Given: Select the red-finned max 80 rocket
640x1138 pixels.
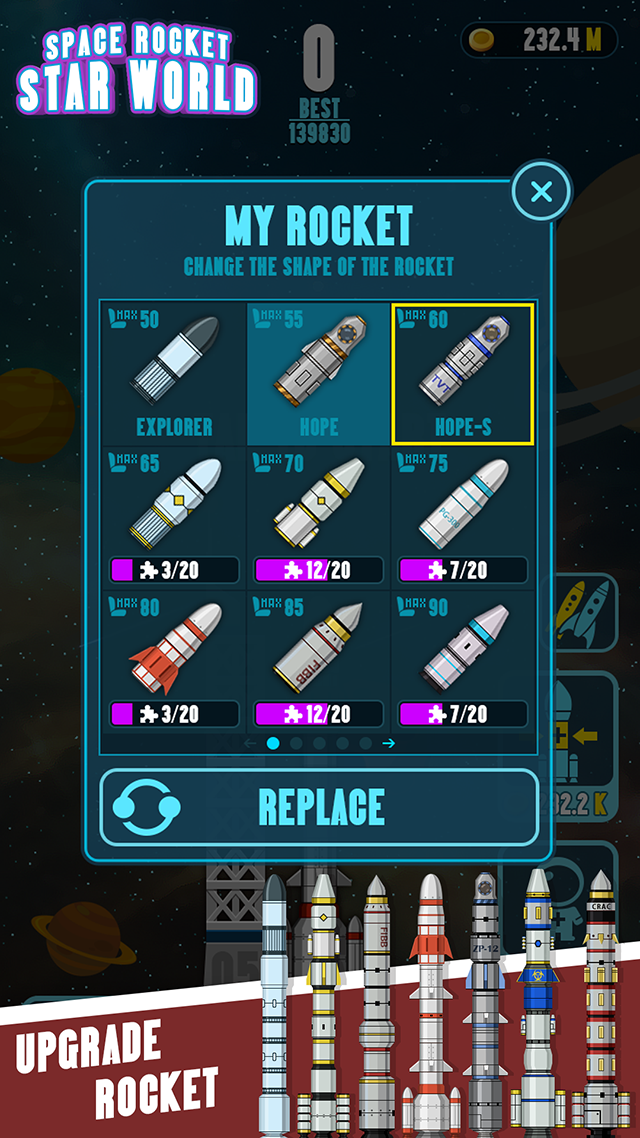Looking at the screenshot, I should pyautogui.click(x=174, y=662).
